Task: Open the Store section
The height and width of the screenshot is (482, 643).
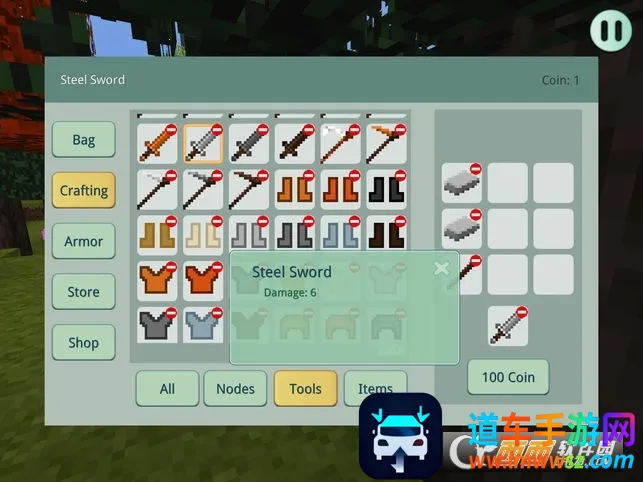Action: (x=84, y=292)
